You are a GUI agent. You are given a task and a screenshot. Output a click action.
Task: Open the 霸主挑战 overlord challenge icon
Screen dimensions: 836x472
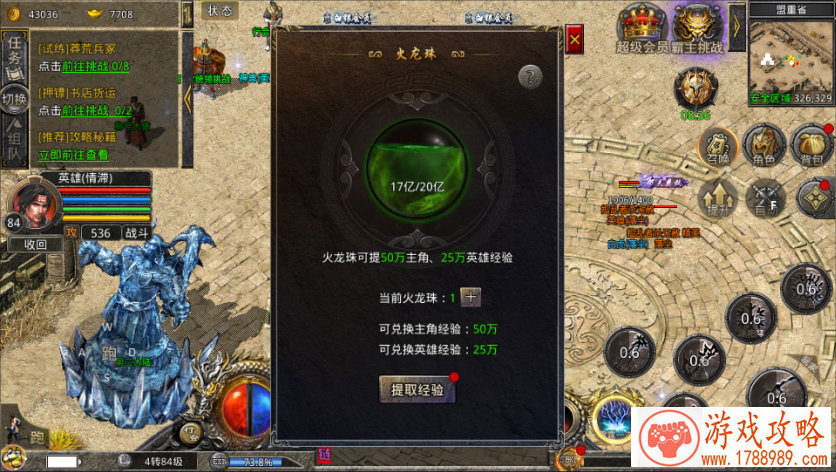pyautogui.click(x=698, y=22)
